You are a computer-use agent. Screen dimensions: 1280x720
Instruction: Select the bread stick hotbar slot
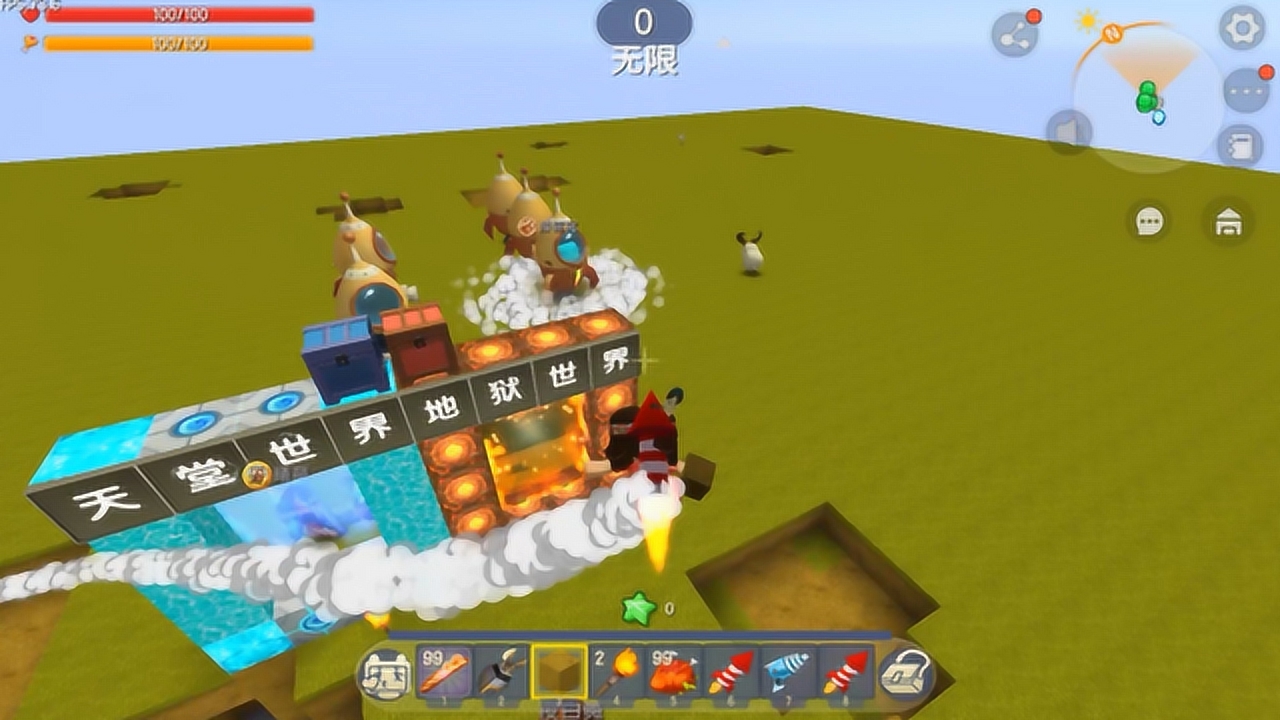click(x=443, y=671)
